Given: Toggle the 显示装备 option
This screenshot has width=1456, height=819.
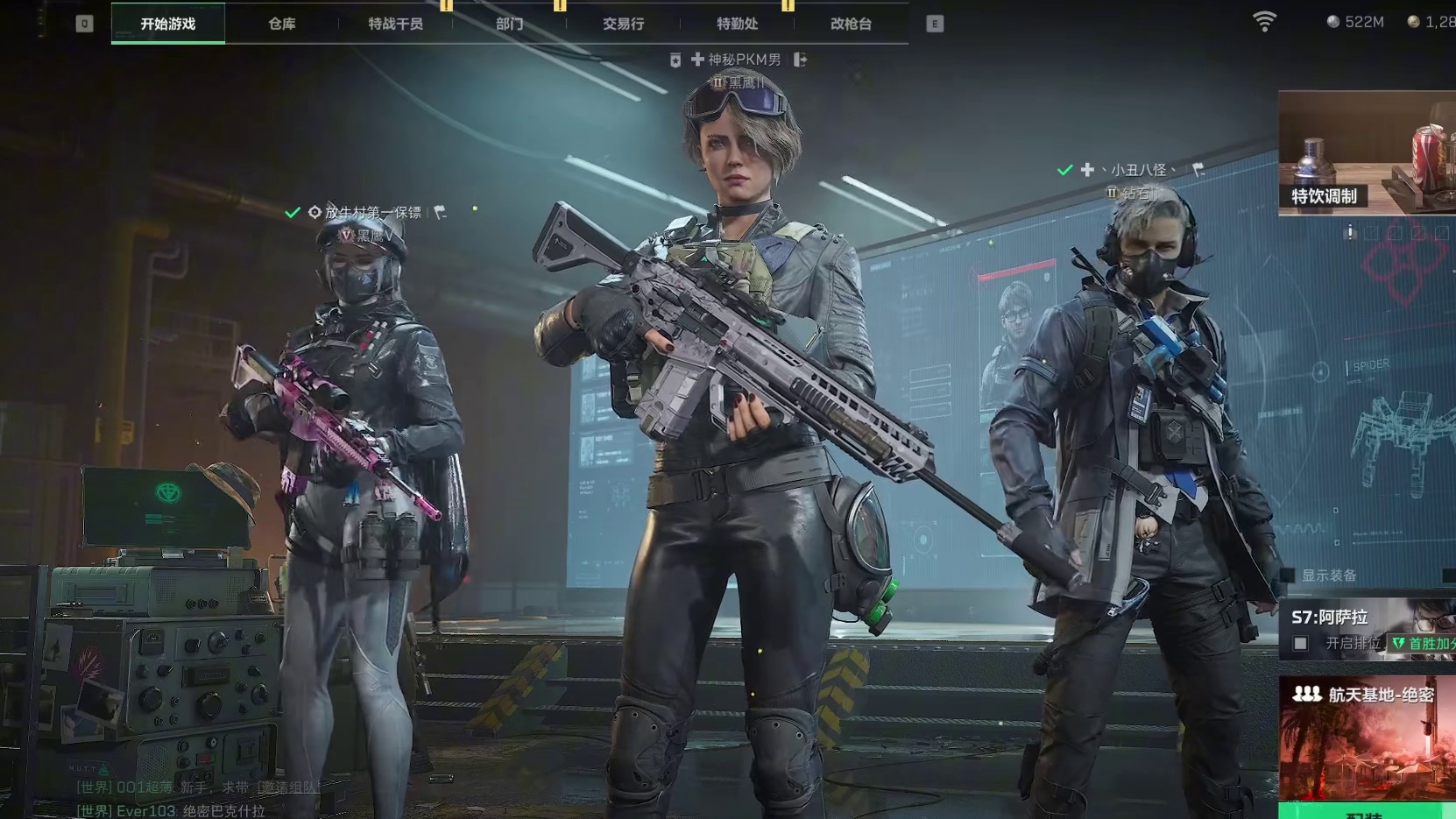Looking at the screenshot, I should pyautogui.click(x=1289, y=575).
